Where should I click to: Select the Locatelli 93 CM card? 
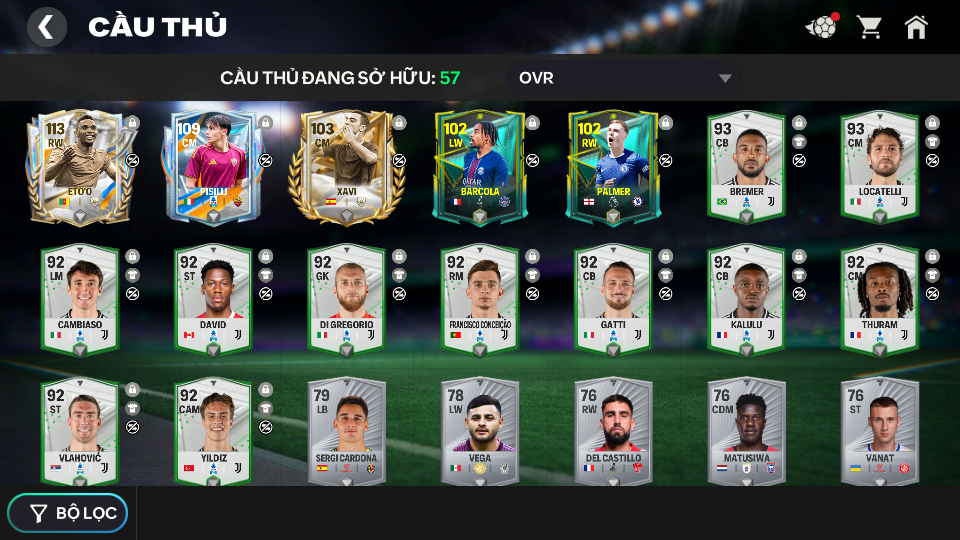(x=879, y=166)
